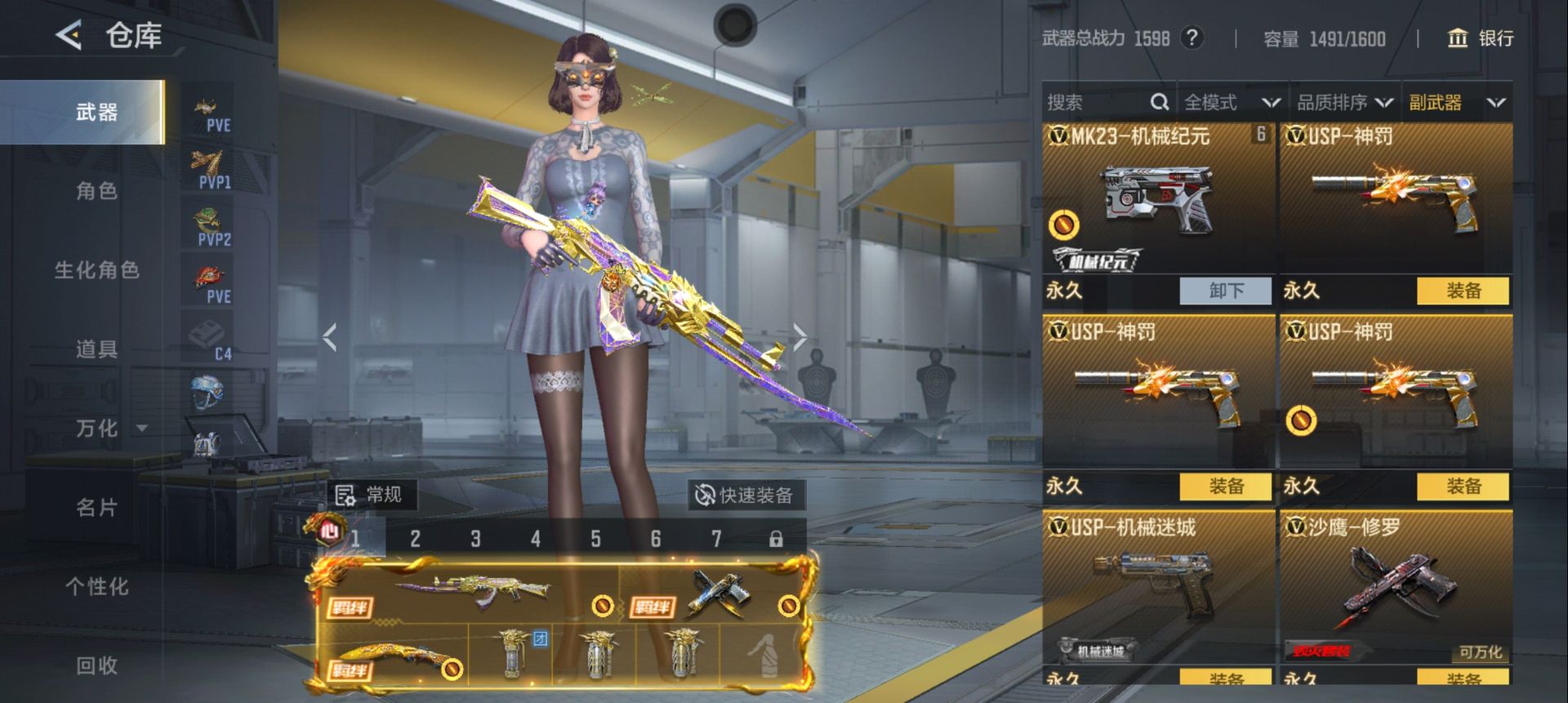Viewport: 1568px width, 703px height.
Task: Open the 副武器 weapon type dropdown
Action: click(x=1456, y=102)
